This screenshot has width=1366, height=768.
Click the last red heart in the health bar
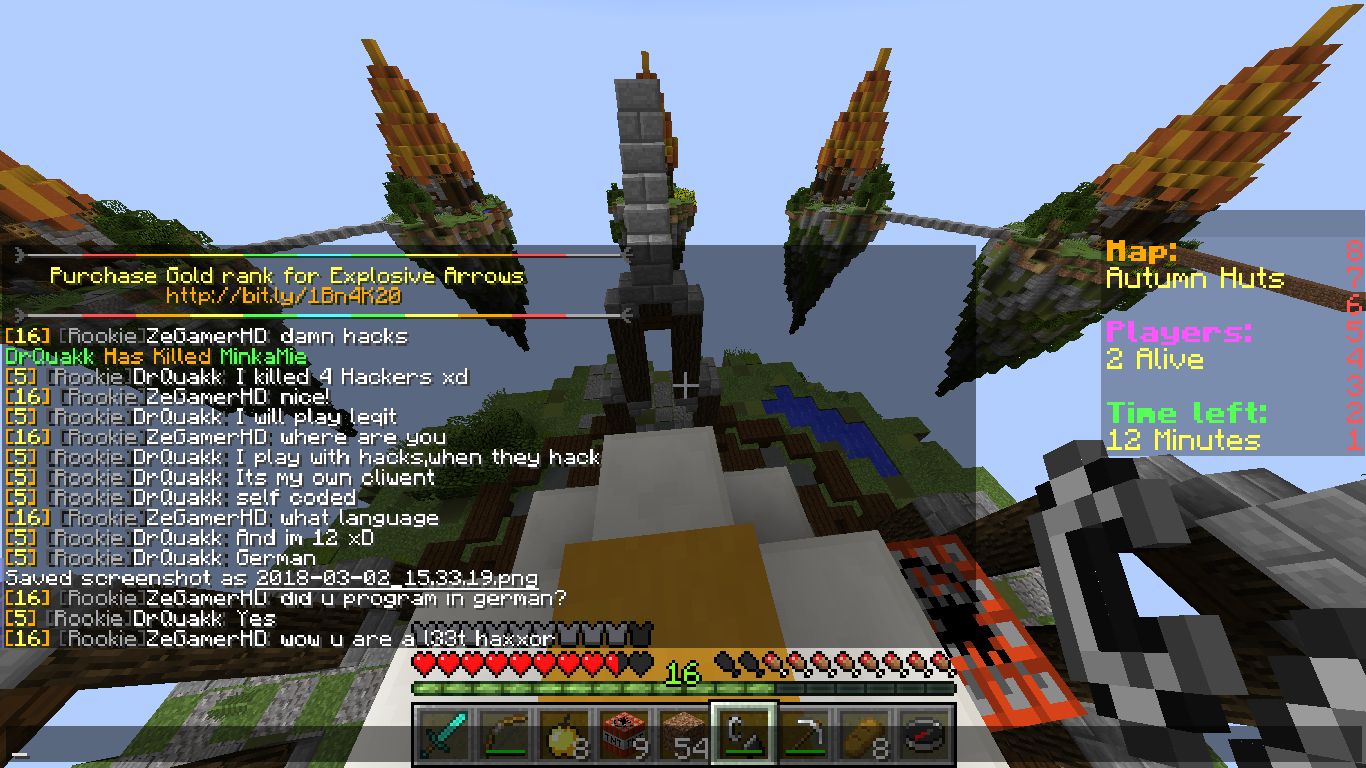pyautogui.click(x=615, y=662)
